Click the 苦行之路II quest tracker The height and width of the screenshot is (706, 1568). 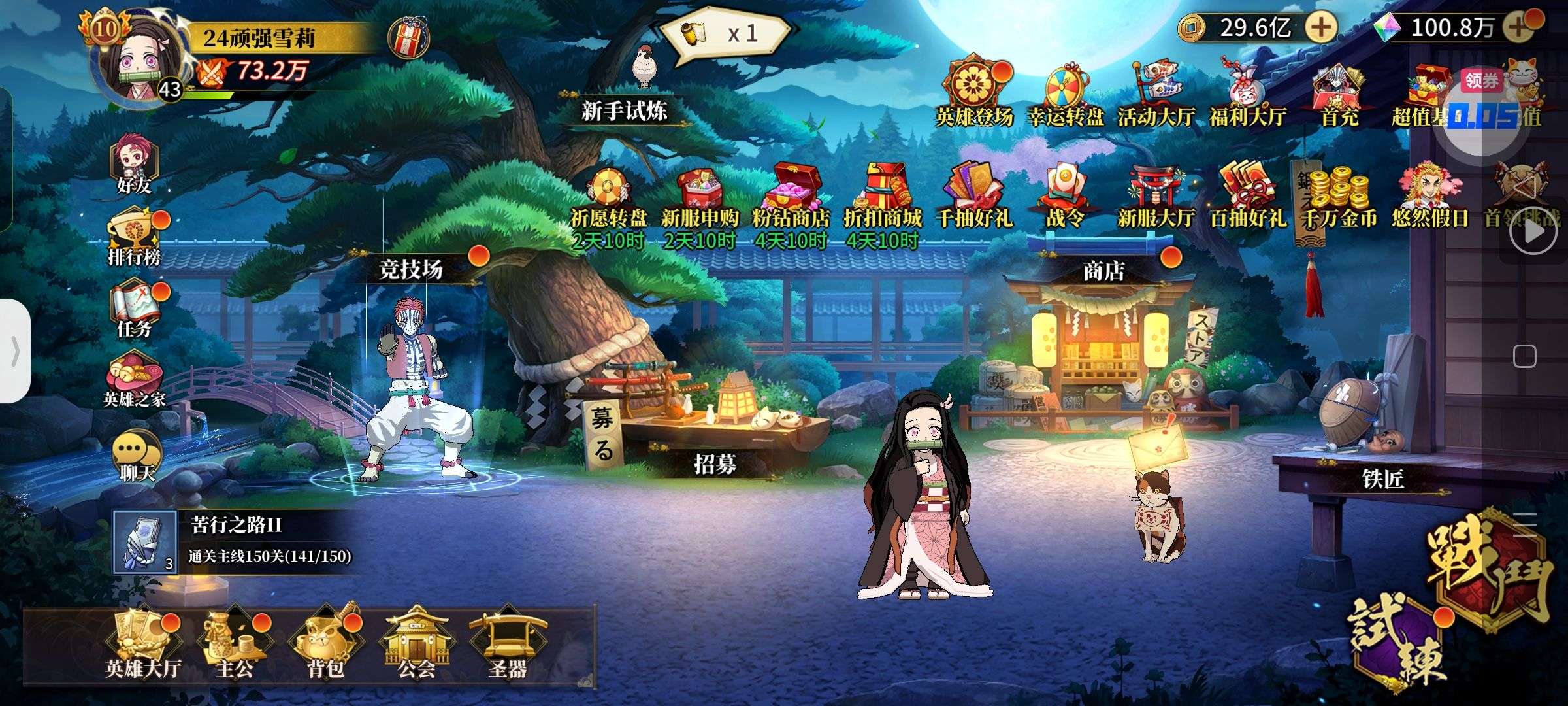coord(235,542)
